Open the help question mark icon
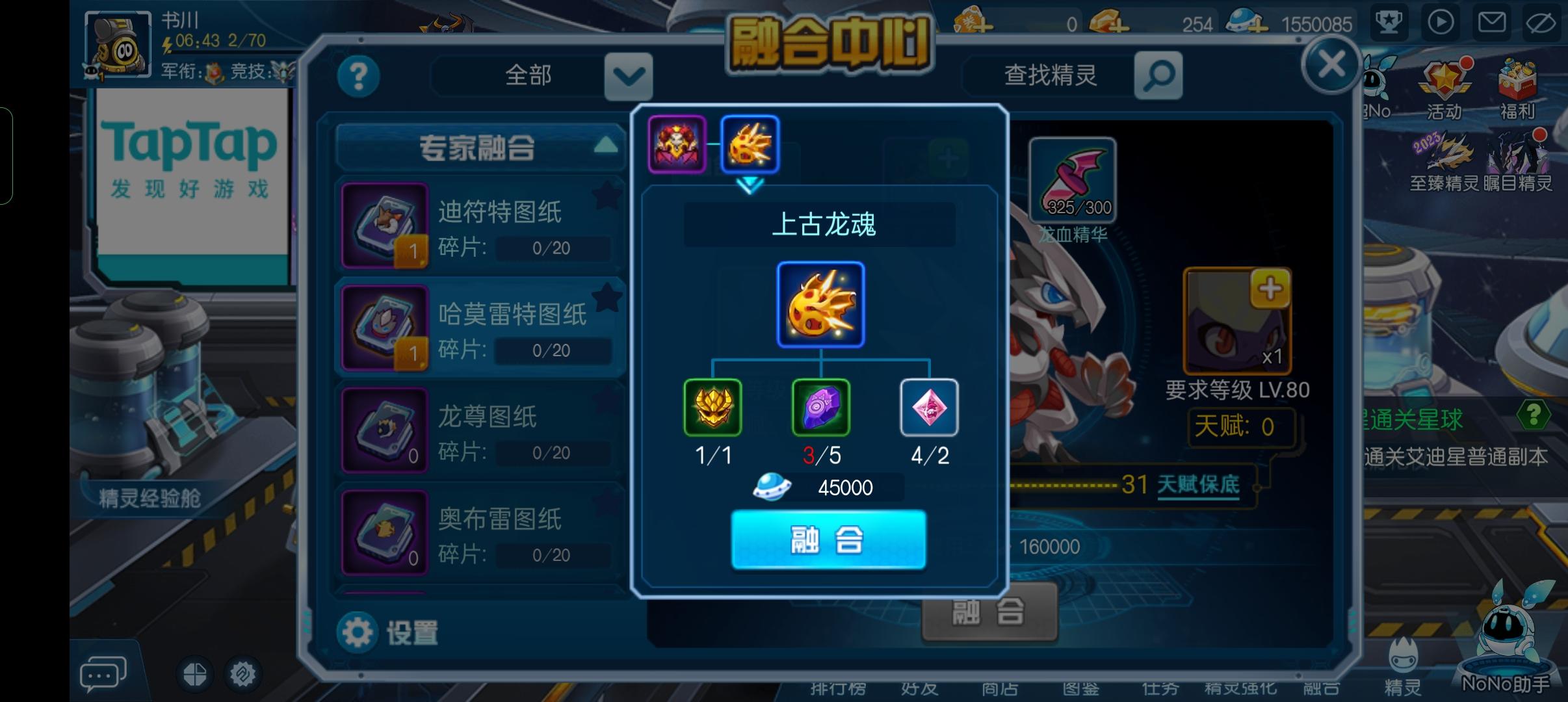1568x702 pixels. pyautogui.click(x=358, y=76)
